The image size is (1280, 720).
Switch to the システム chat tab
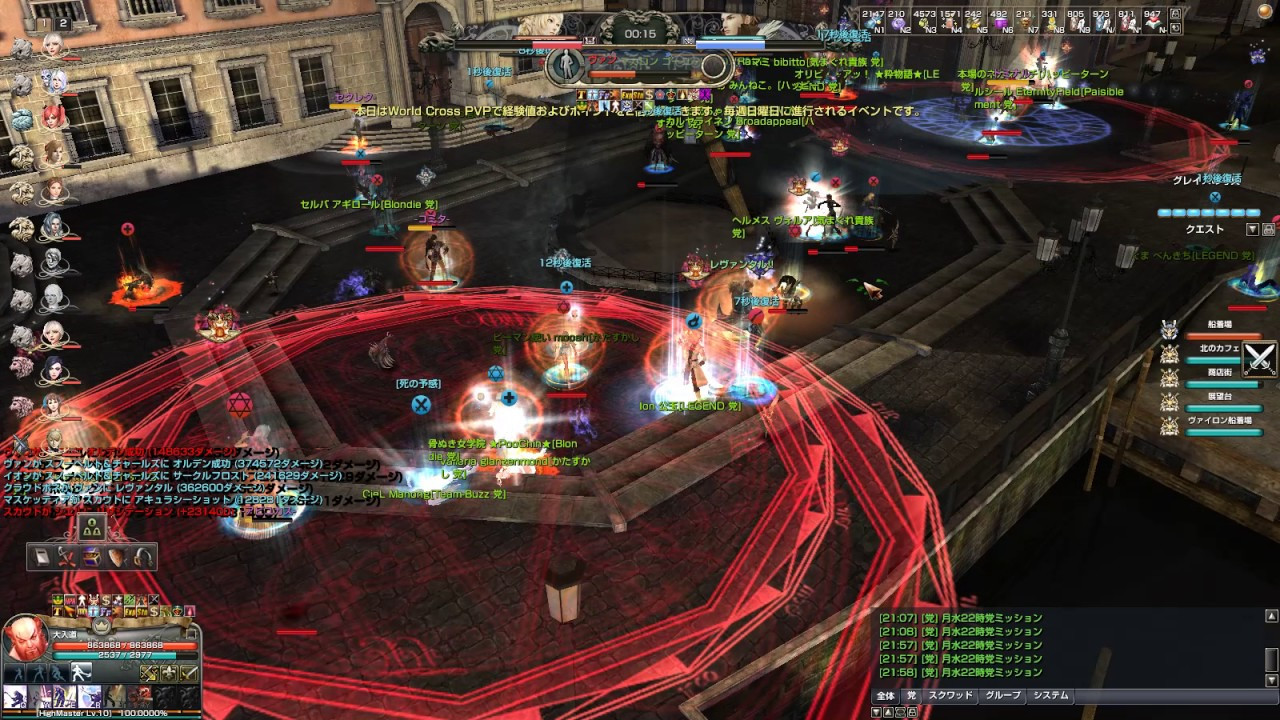pyautogui.click(x=1050, y=696)
